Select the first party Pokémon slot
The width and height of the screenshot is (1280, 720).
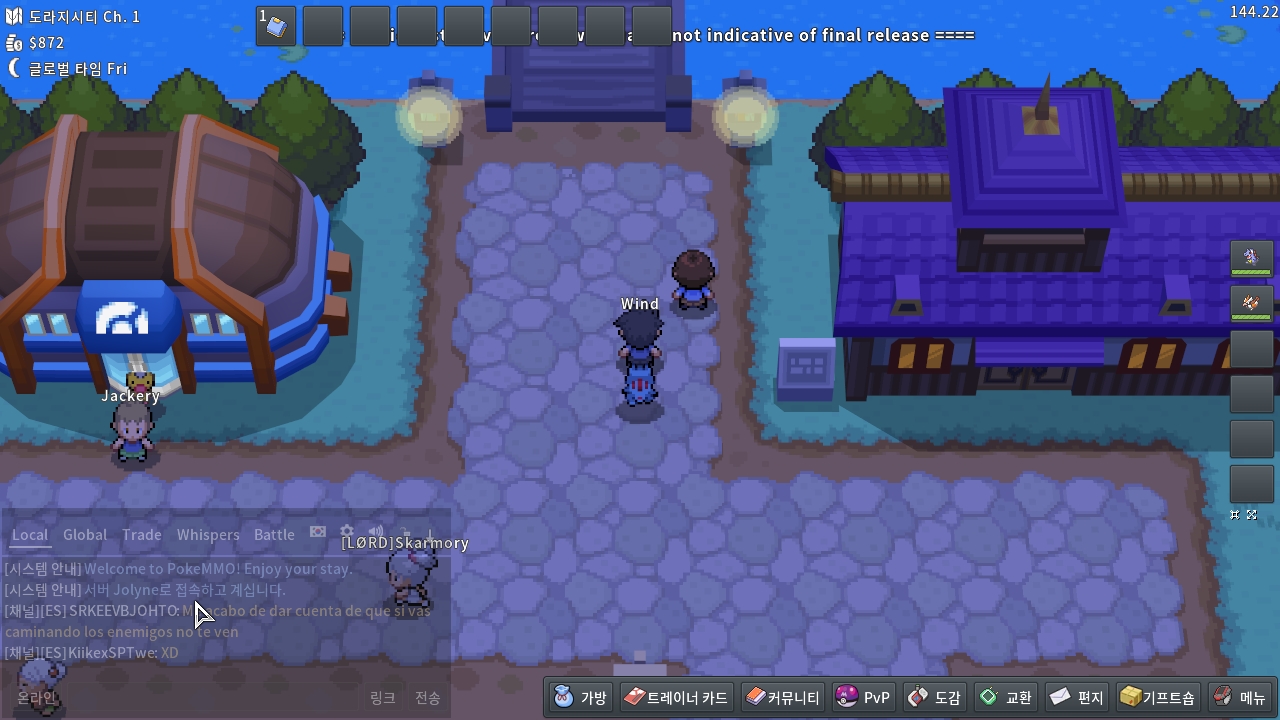(x=1251, y=258)
